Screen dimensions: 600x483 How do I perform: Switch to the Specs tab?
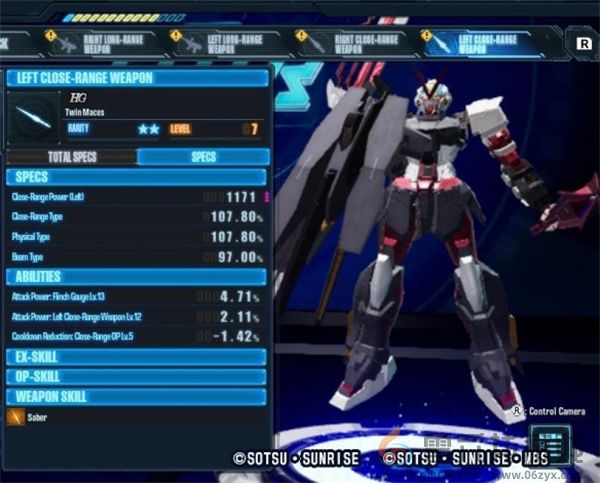pyautogui.click(x=203, y=157)
